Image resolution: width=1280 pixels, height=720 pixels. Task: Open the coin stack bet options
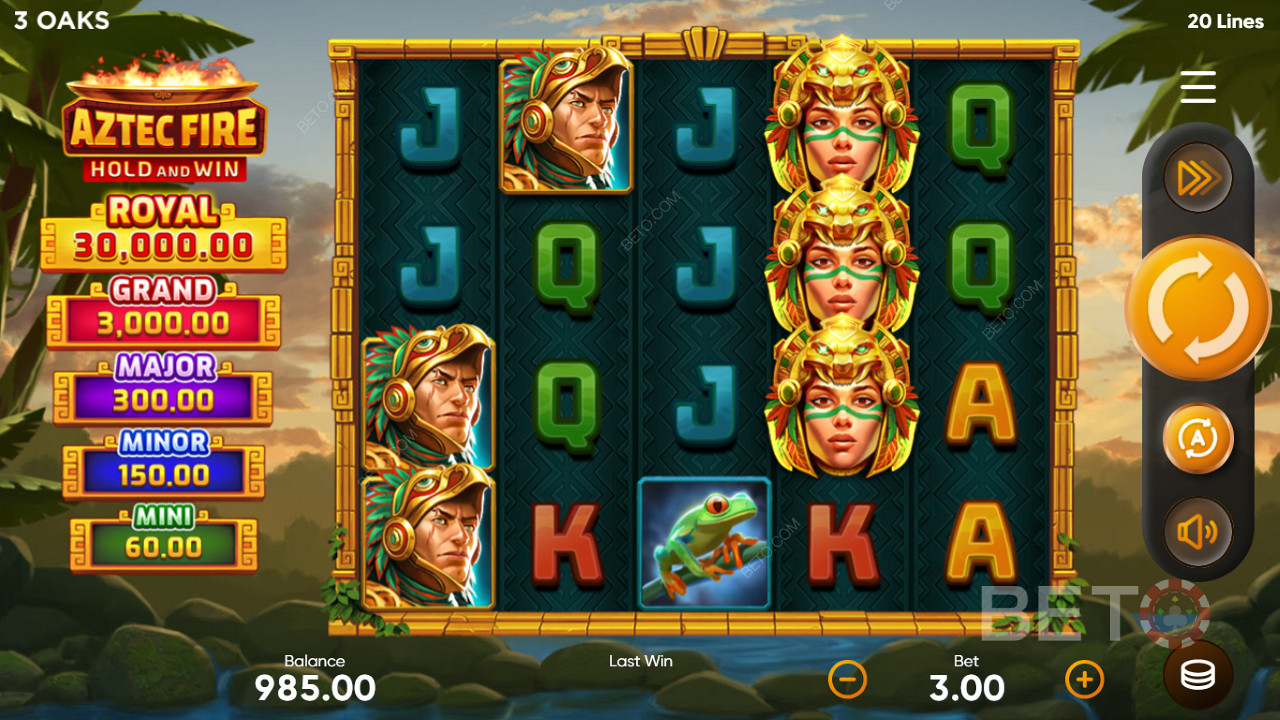click(1198, 675)
